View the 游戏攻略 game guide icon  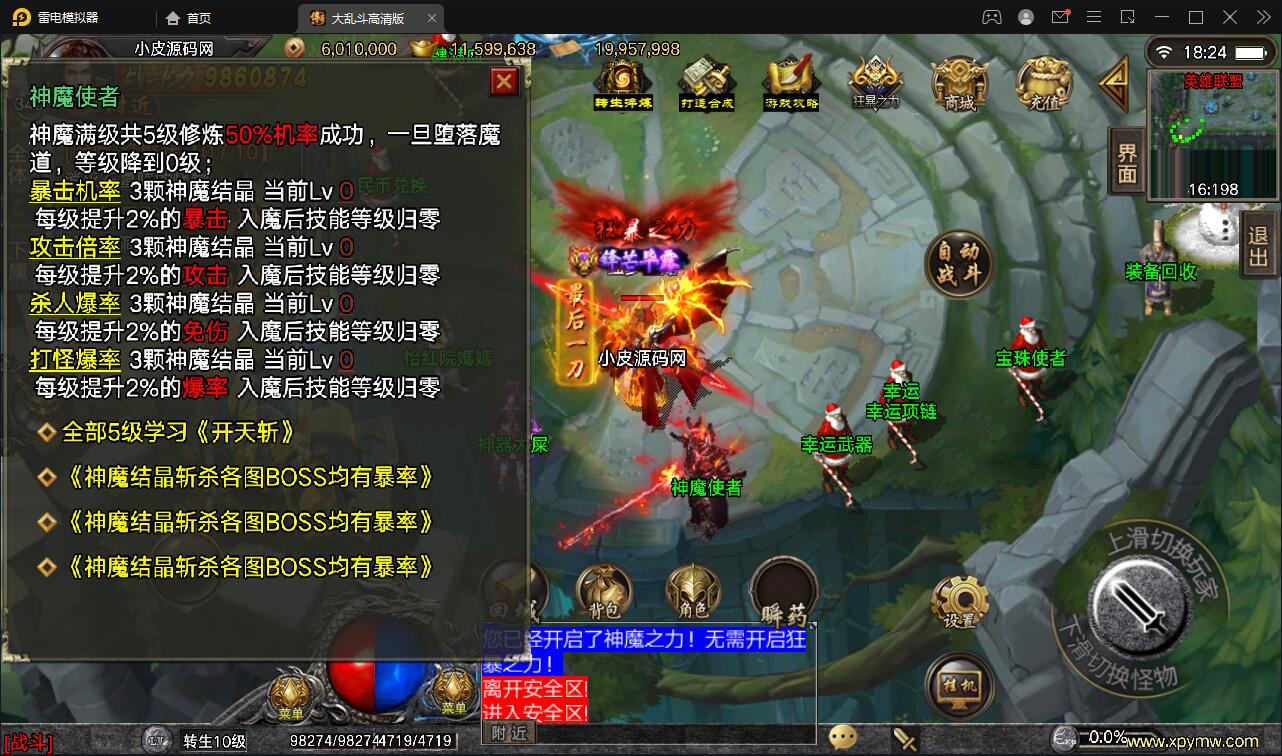pyautogui.click(x=789, y=80)
